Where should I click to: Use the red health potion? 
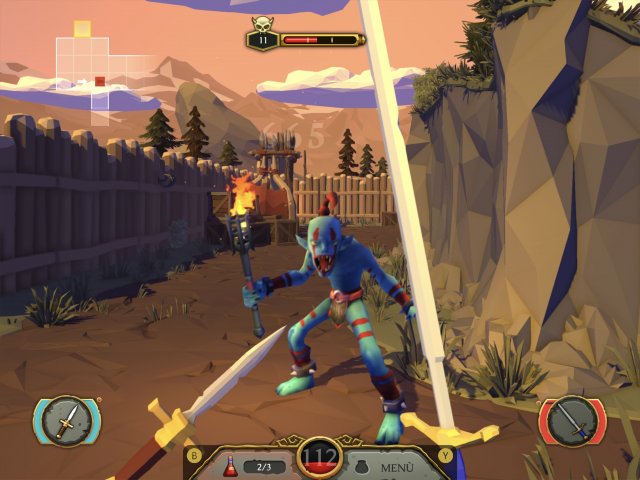tap(231, 465)
